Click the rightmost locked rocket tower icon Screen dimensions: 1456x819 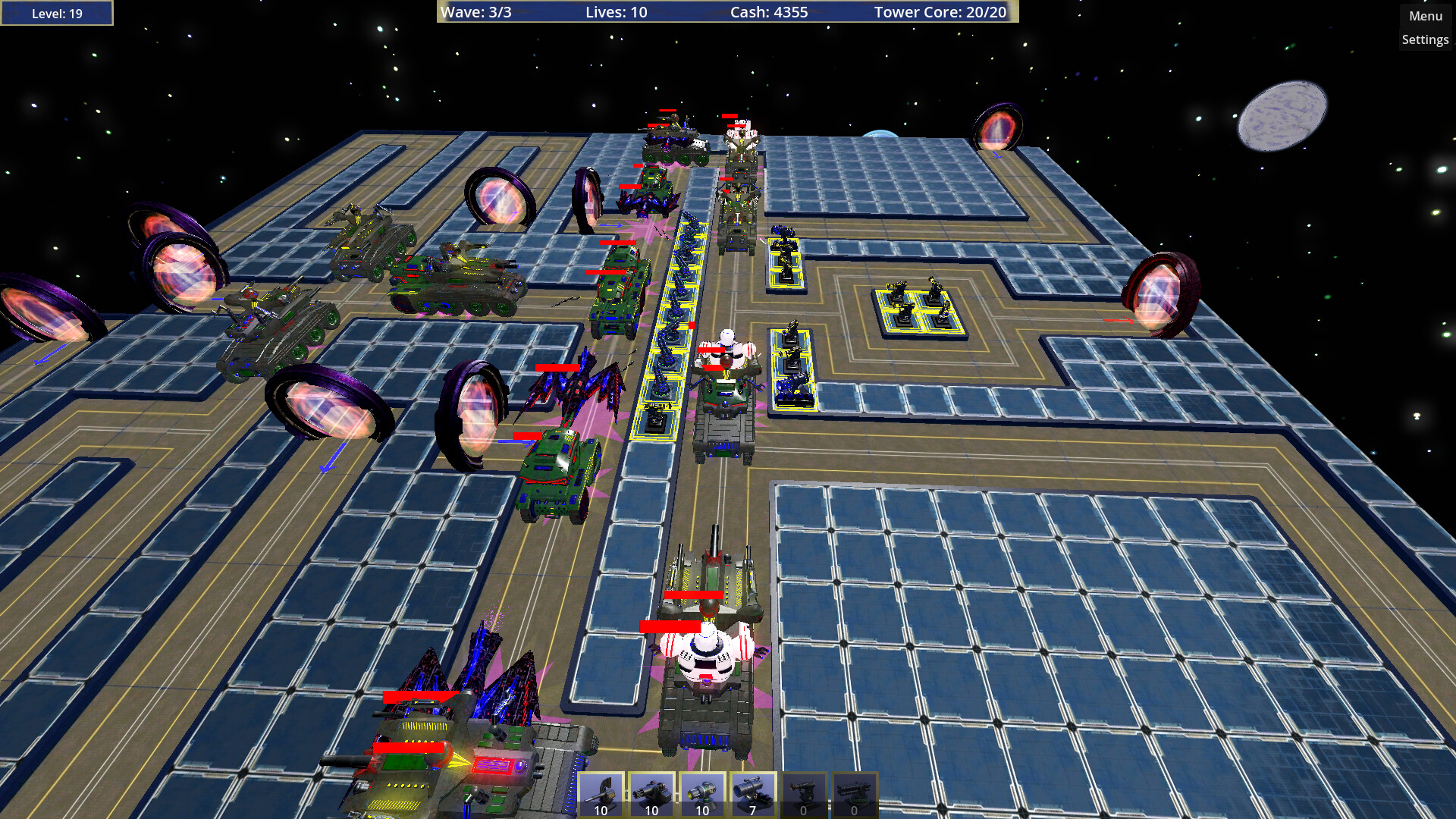853,792
